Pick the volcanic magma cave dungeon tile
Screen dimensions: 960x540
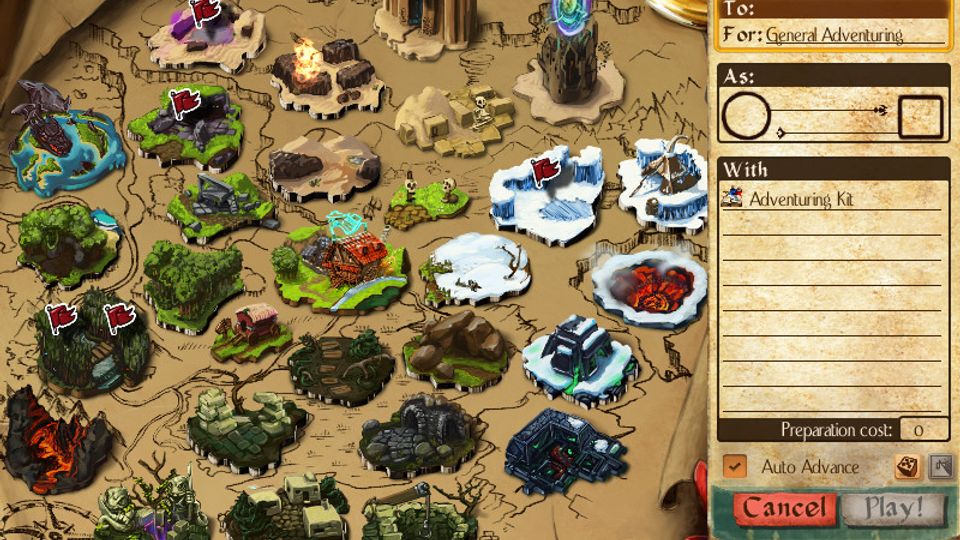coord(55,430)
